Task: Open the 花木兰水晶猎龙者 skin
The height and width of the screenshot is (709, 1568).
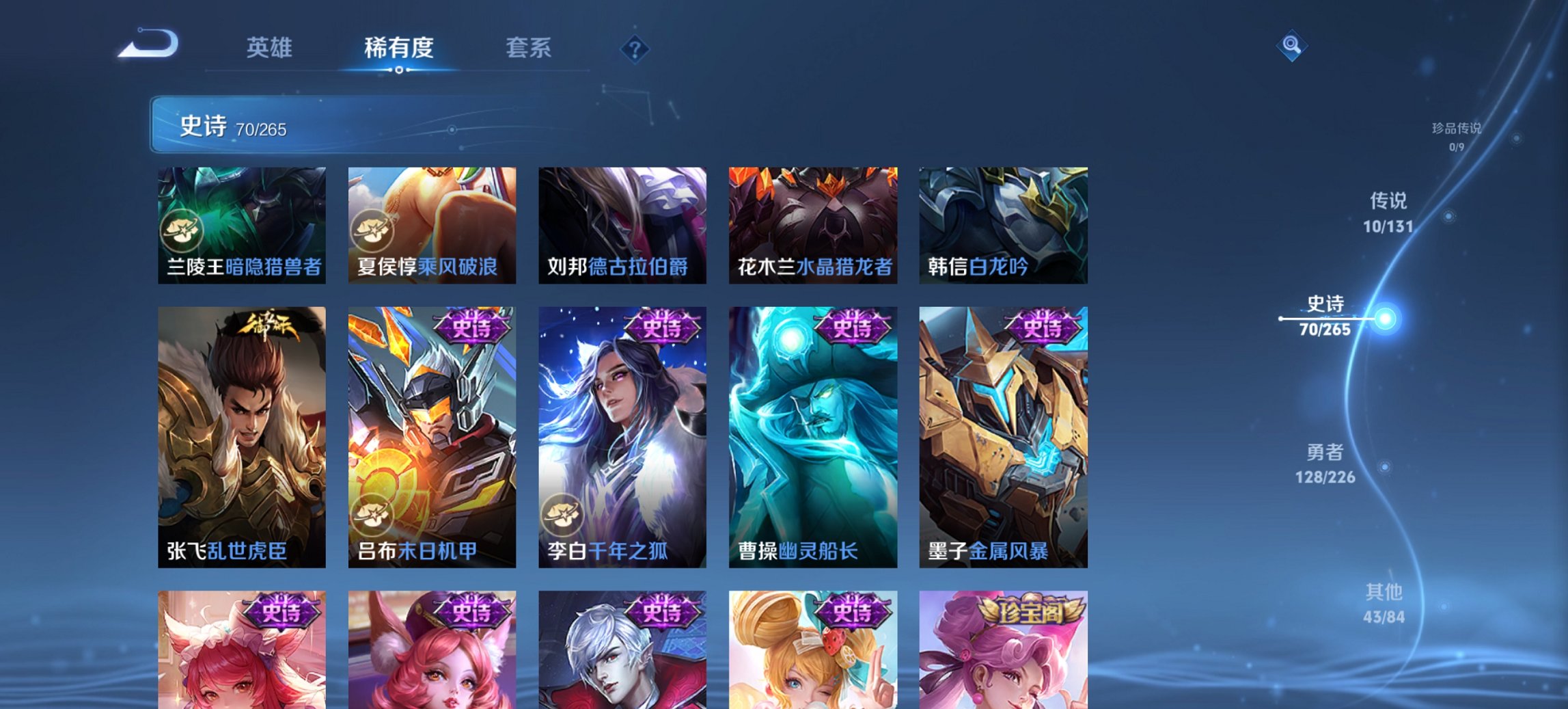Action: coord(813,226)
